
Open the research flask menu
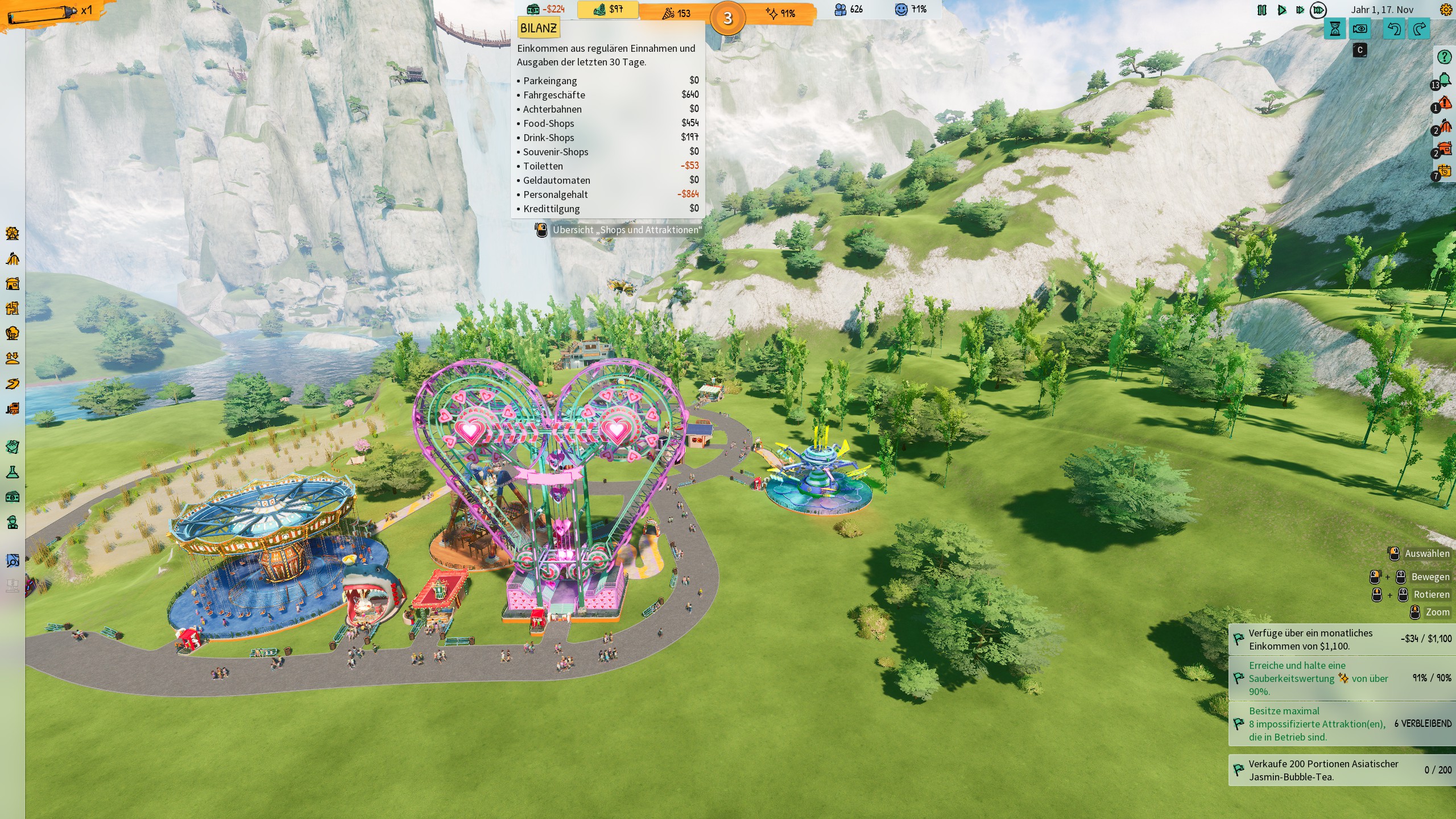[x=13, y=472]
